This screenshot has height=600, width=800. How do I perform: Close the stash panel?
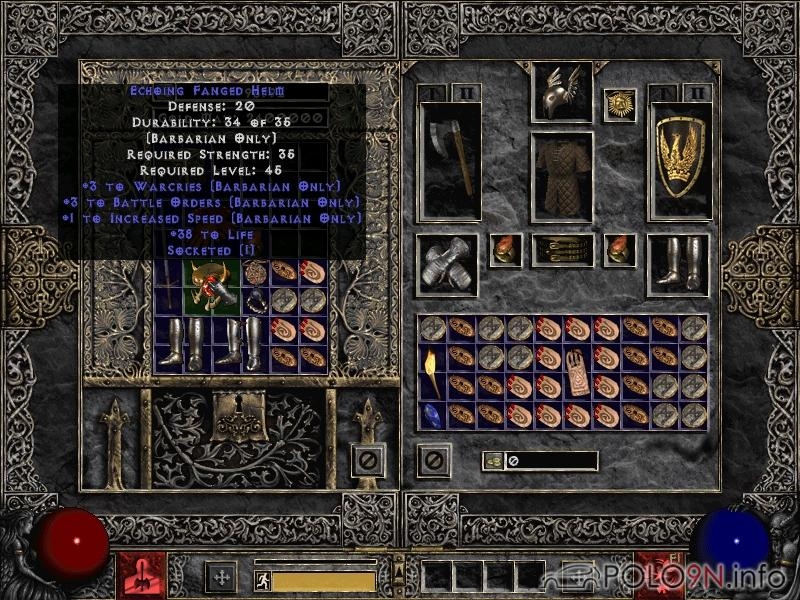point(368,460)
